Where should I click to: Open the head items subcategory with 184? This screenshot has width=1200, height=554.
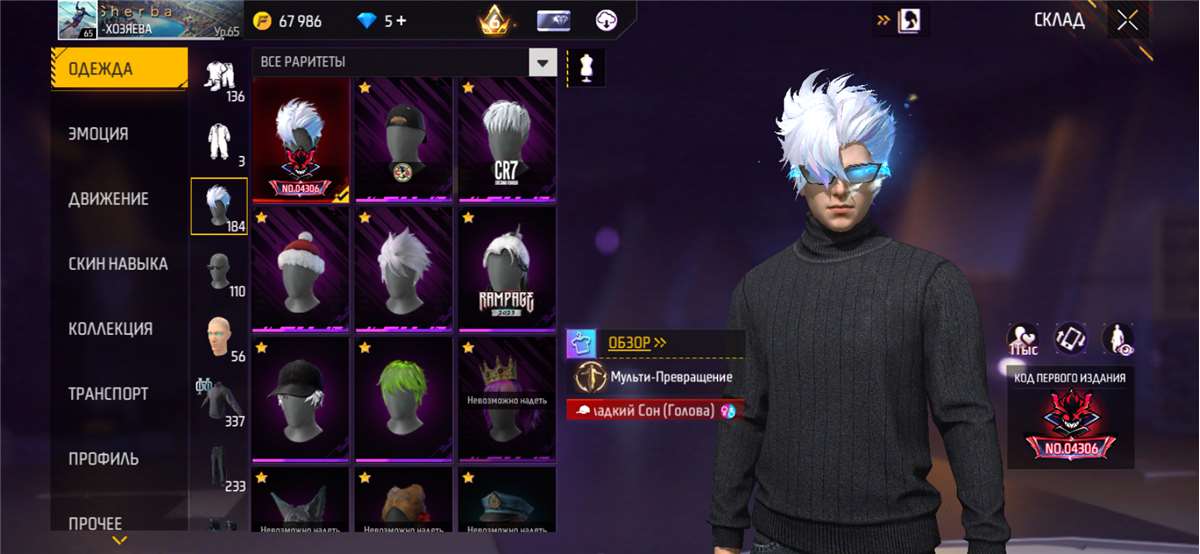tap(219, 206)
